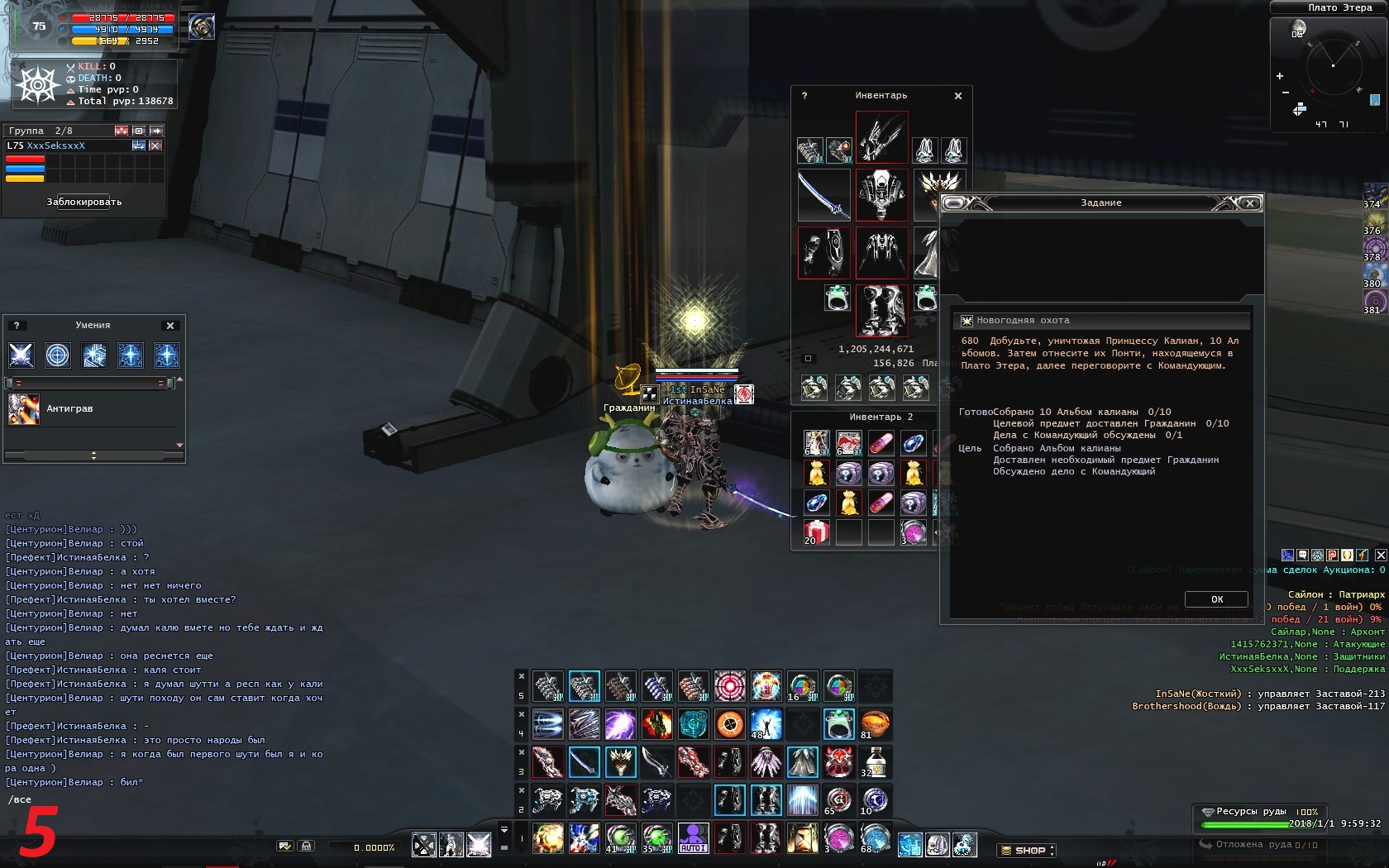This screenshot has width=1389, height=868.
Task: Open the Инвентарь help question mark
Action: [804, 96]
